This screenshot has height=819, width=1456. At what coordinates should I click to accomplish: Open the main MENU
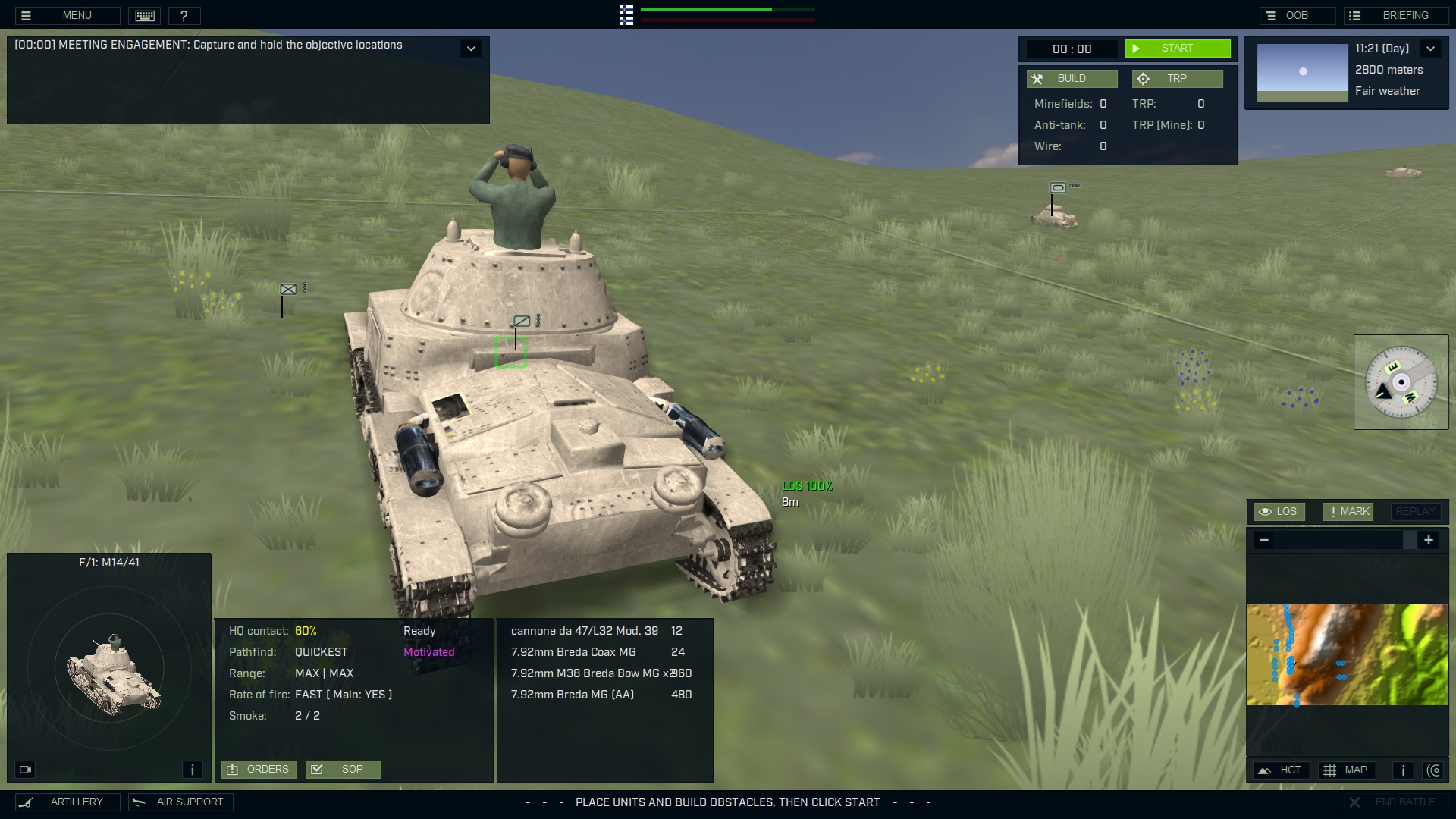point(67,15)
